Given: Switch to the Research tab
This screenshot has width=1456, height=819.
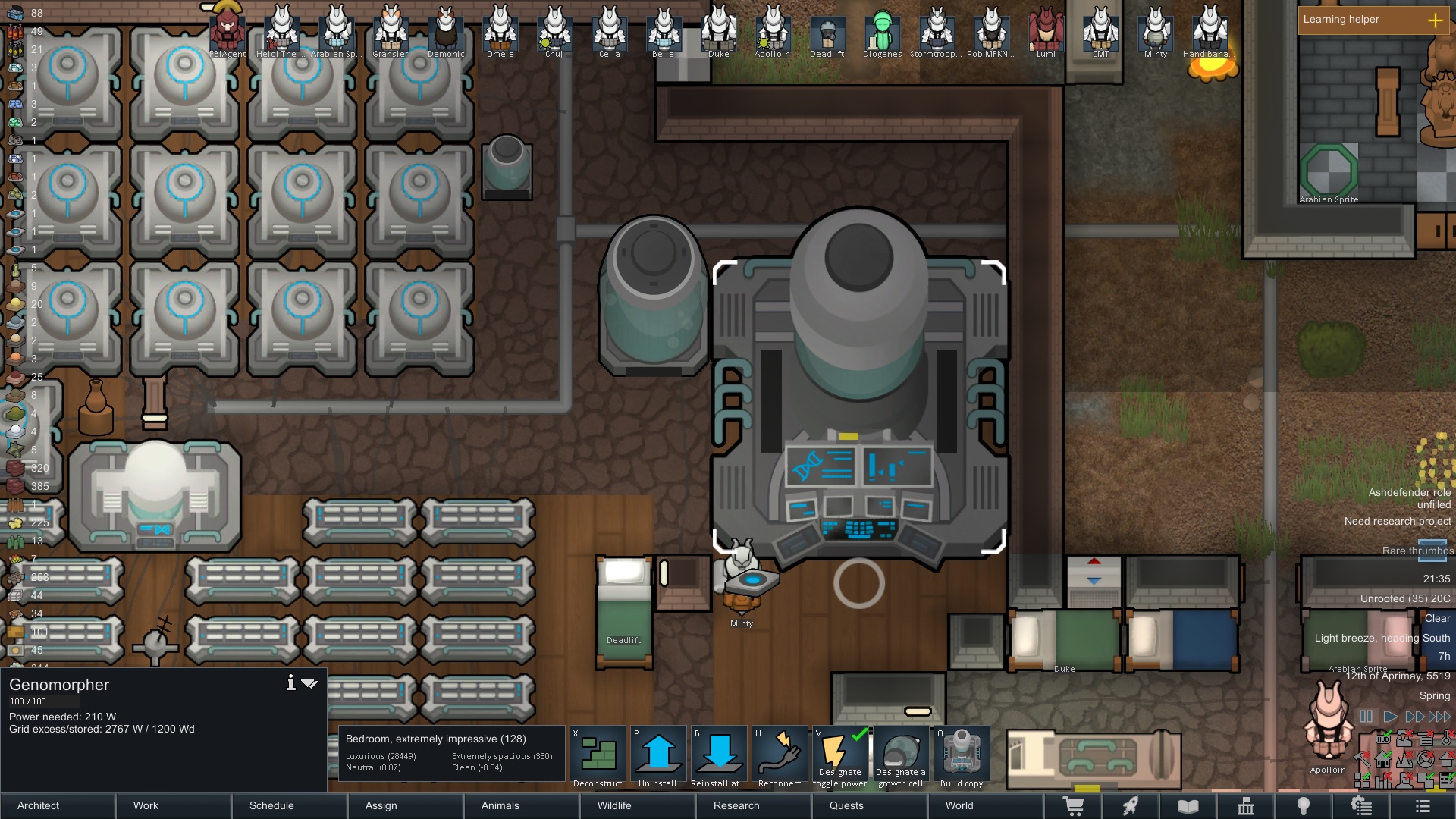Looking at the screenshot, I should point(754,805).
